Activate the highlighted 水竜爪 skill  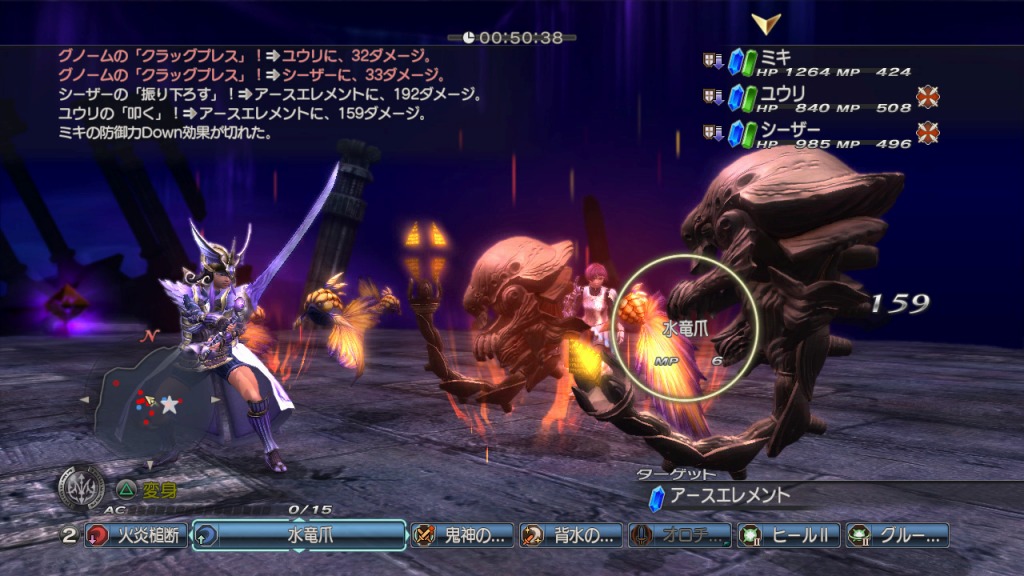[299, 535]
